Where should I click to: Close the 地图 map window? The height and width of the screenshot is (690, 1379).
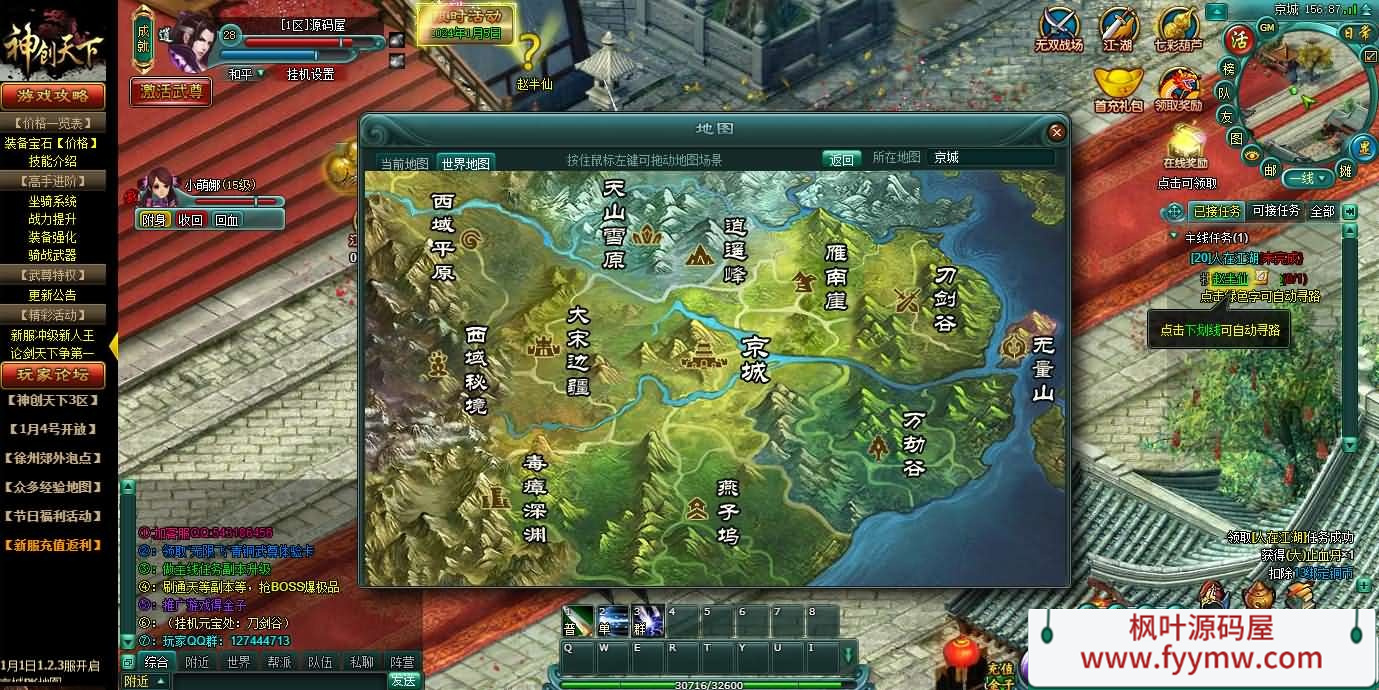[x=1056, y=132]
